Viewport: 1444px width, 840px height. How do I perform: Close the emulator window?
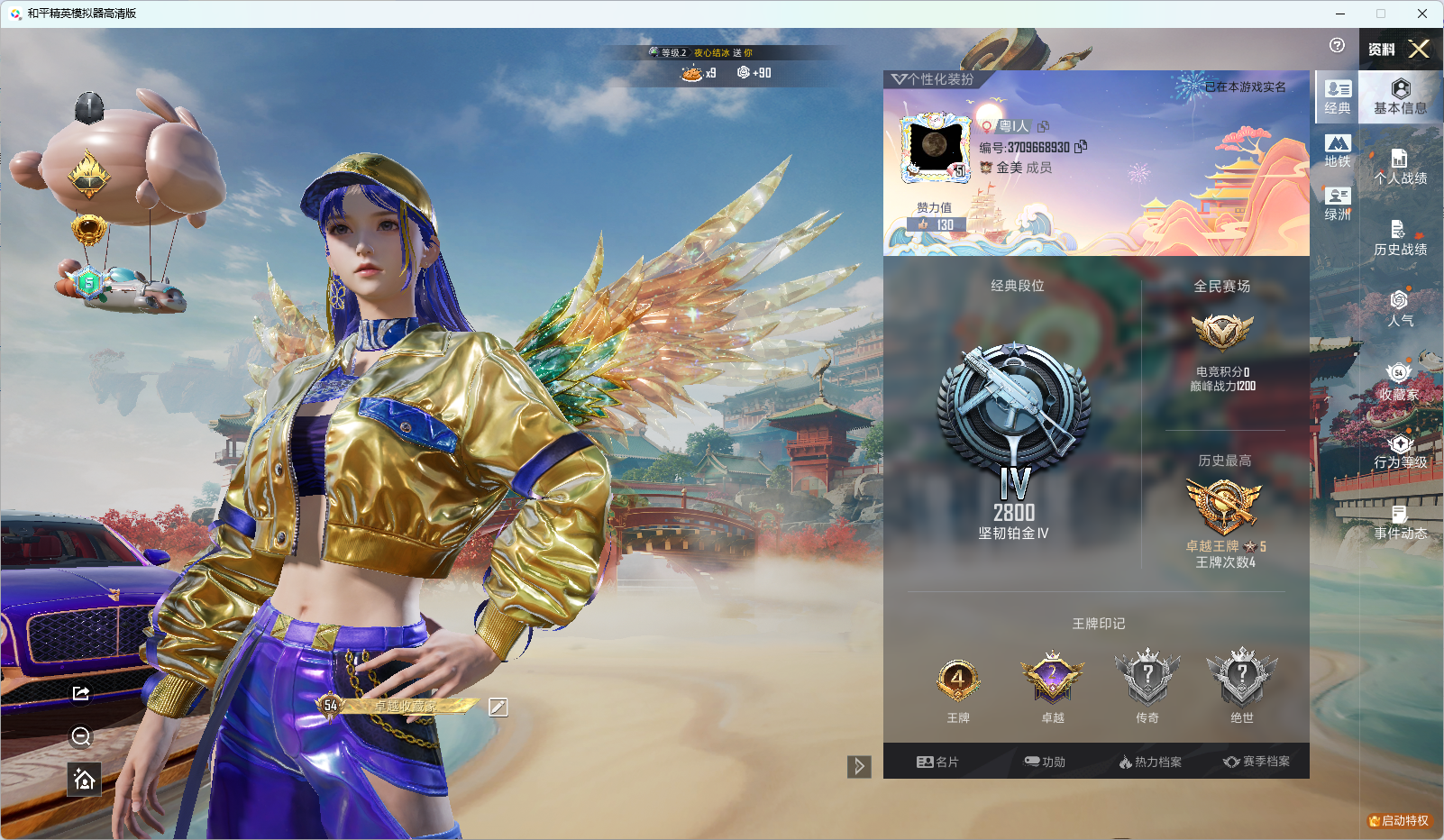(x=1421, y=14)
